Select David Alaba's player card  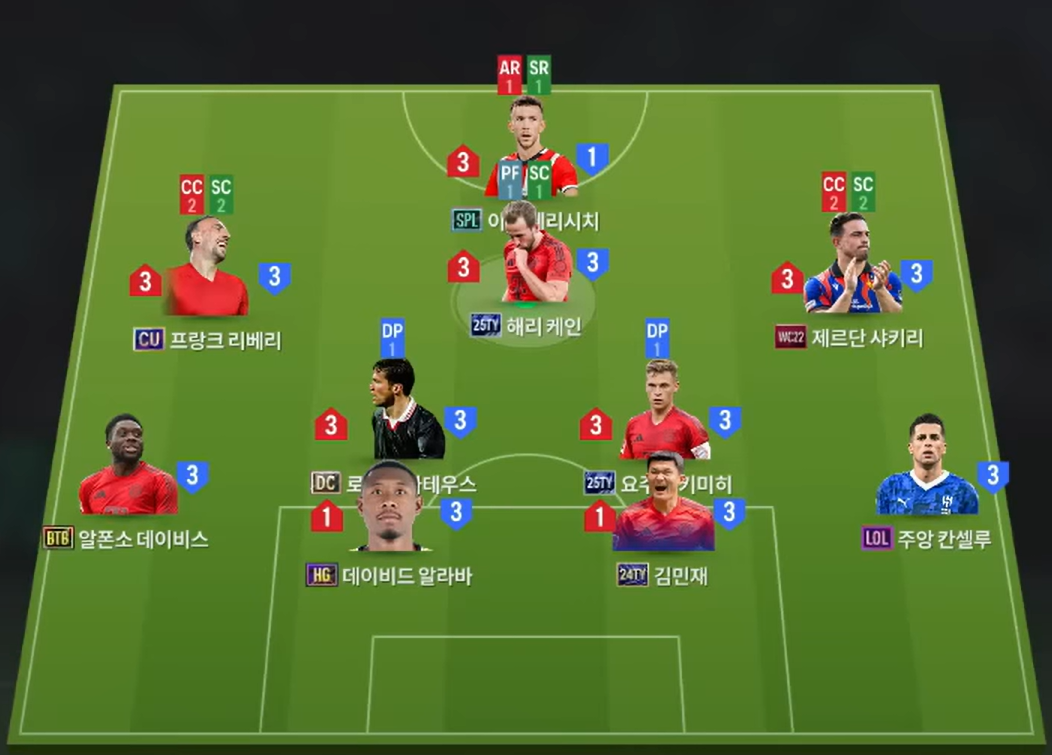pyautogui.click(x=390, y=510)
